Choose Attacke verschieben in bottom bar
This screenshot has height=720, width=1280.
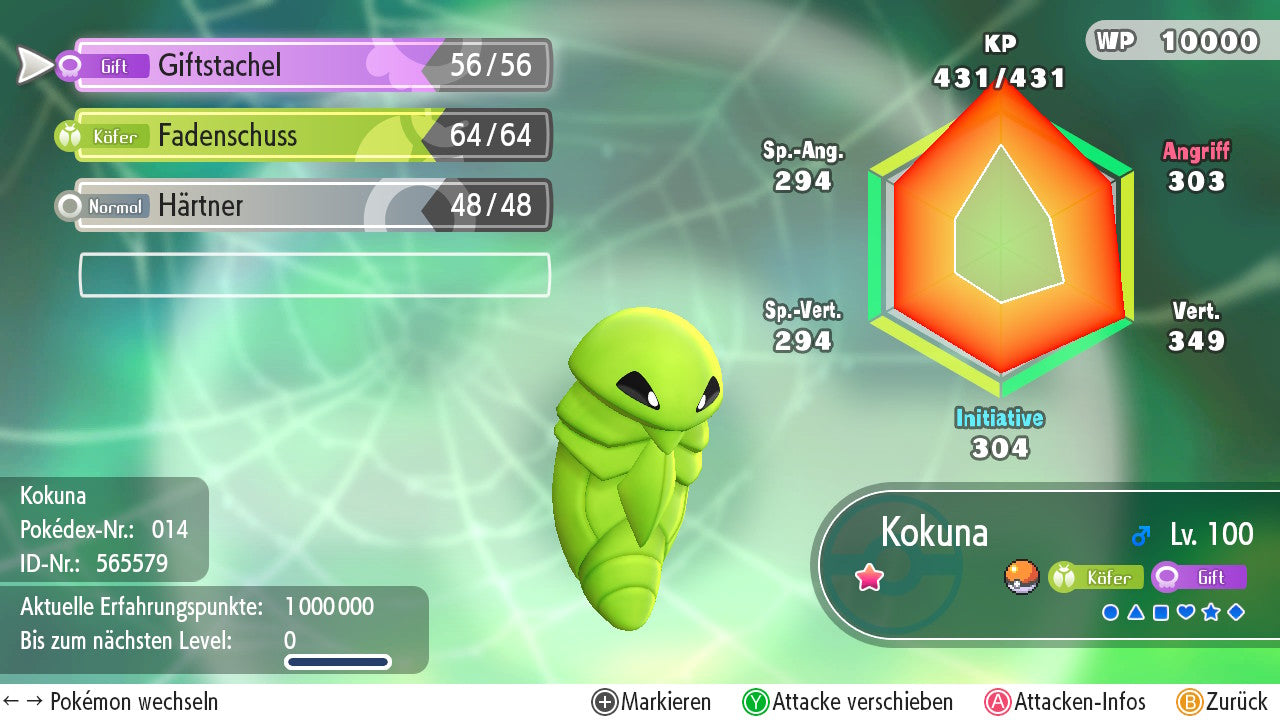[848, 702]
